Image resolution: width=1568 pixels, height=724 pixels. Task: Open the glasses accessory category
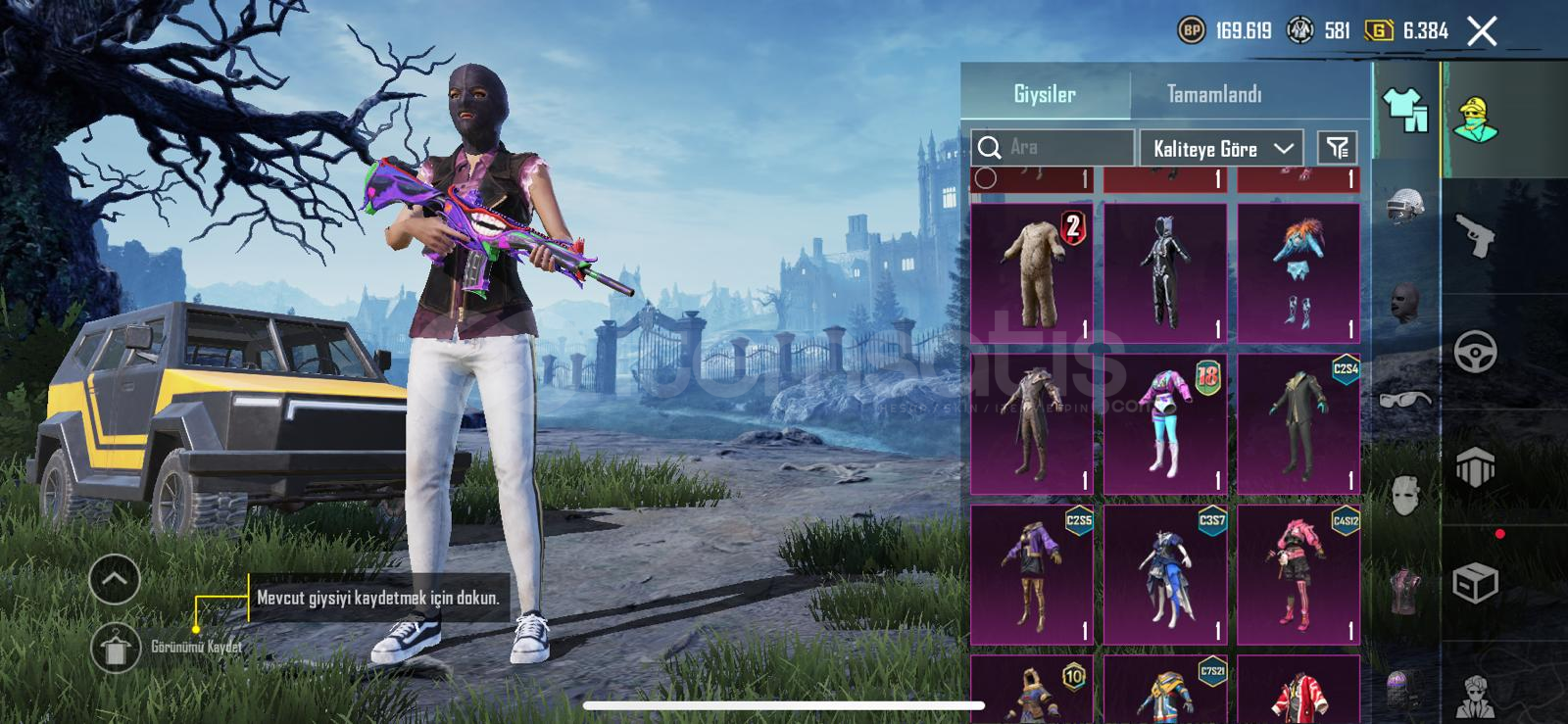1405,399
